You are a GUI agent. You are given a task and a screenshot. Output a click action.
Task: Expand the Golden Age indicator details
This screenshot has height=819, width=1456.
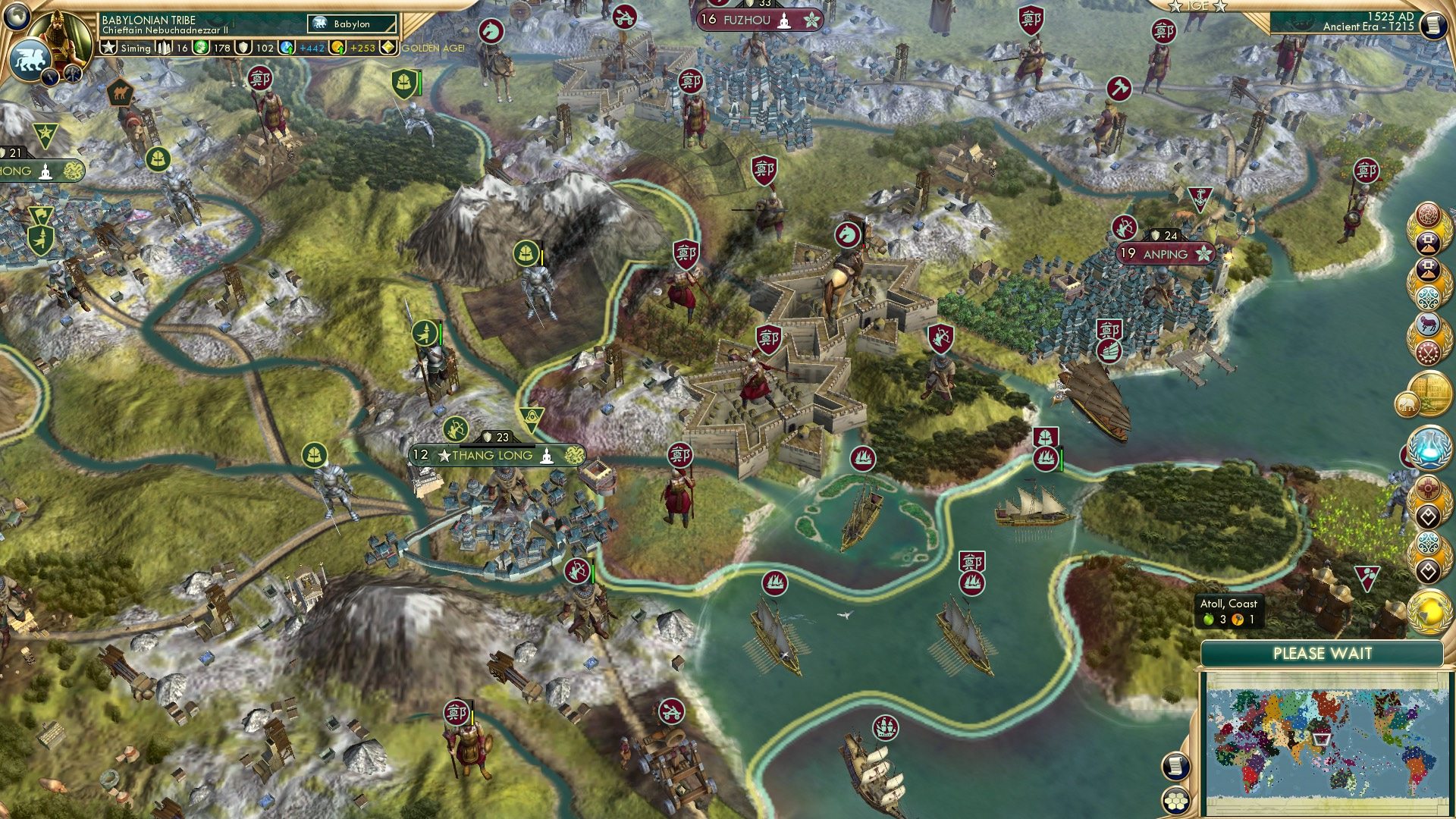click(x=388, y=47)
